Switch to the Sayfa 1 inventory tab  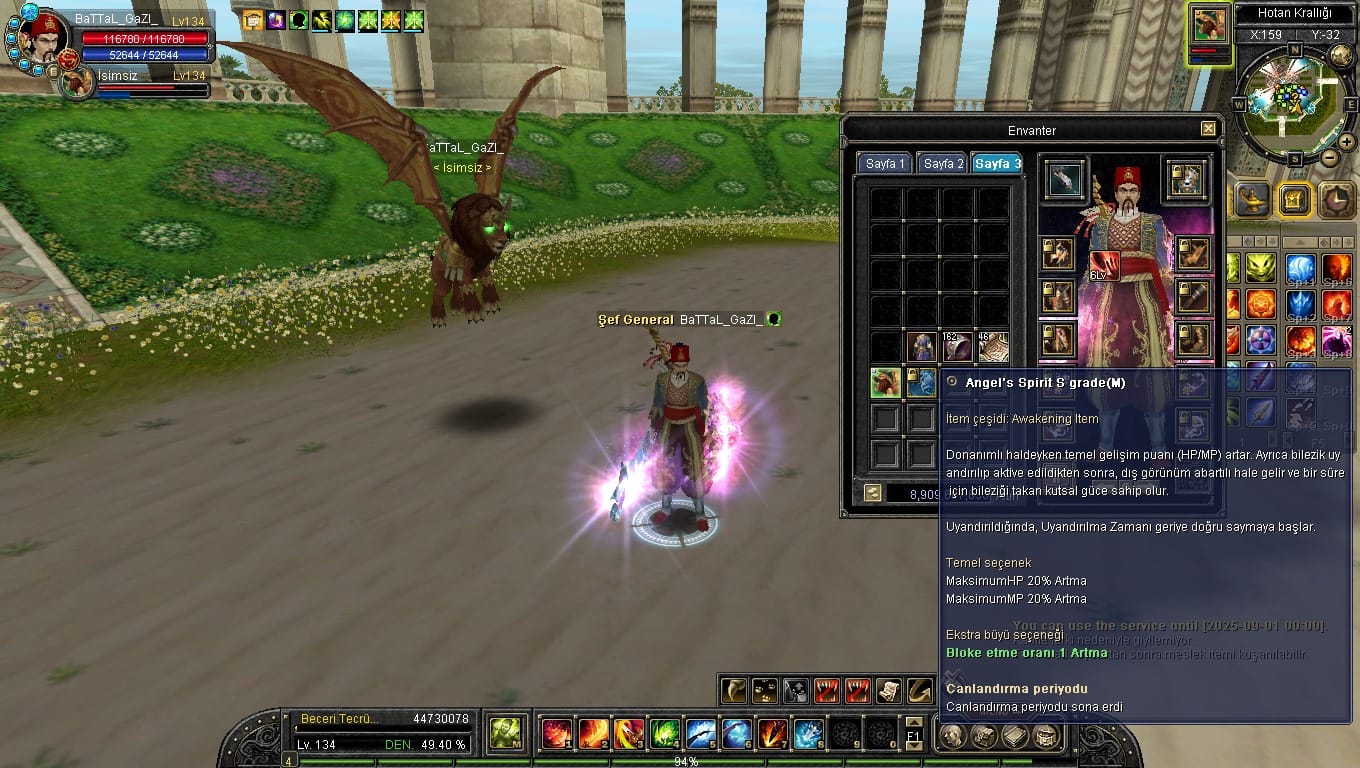[x=884, y=163]
